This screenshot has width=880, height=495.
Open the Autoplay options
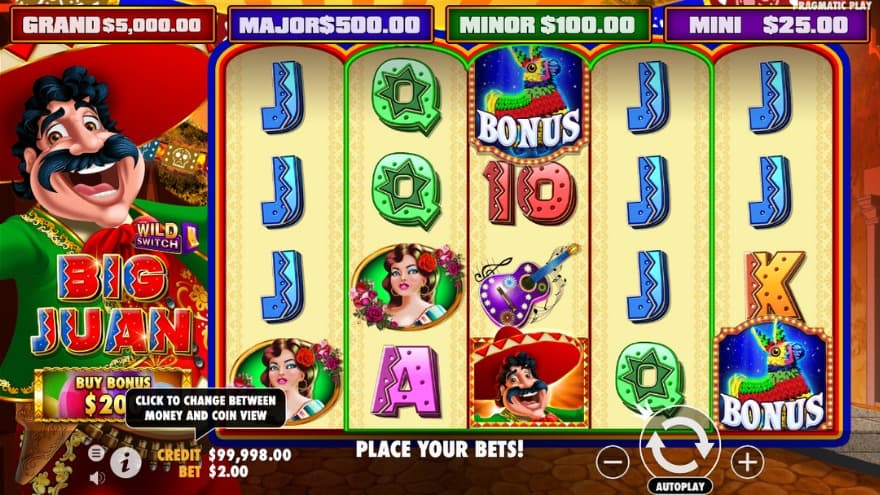[x=679, y=486]
